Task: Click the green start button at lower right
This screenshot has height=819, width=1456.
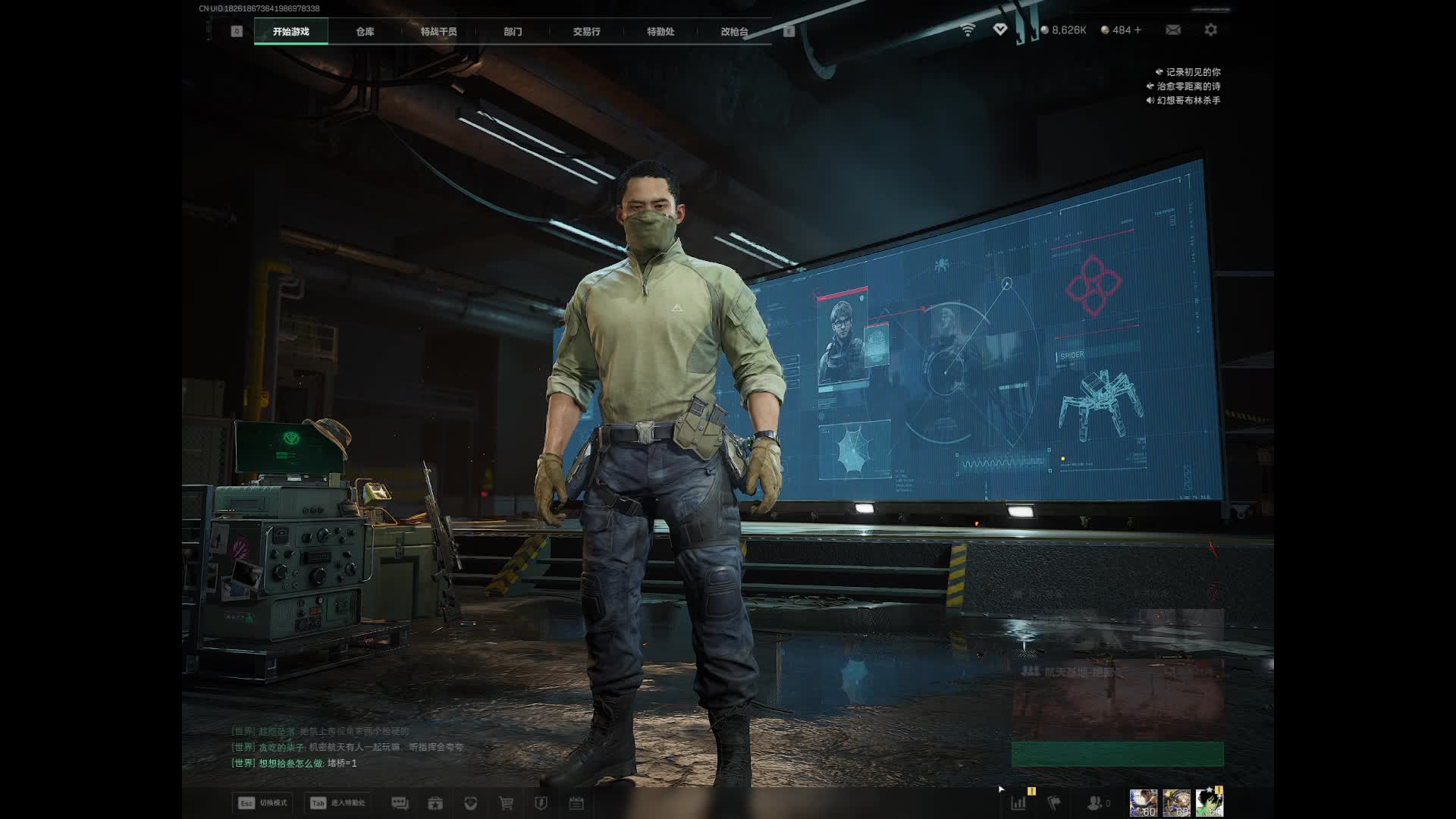Action: (x=1117, y=754)
